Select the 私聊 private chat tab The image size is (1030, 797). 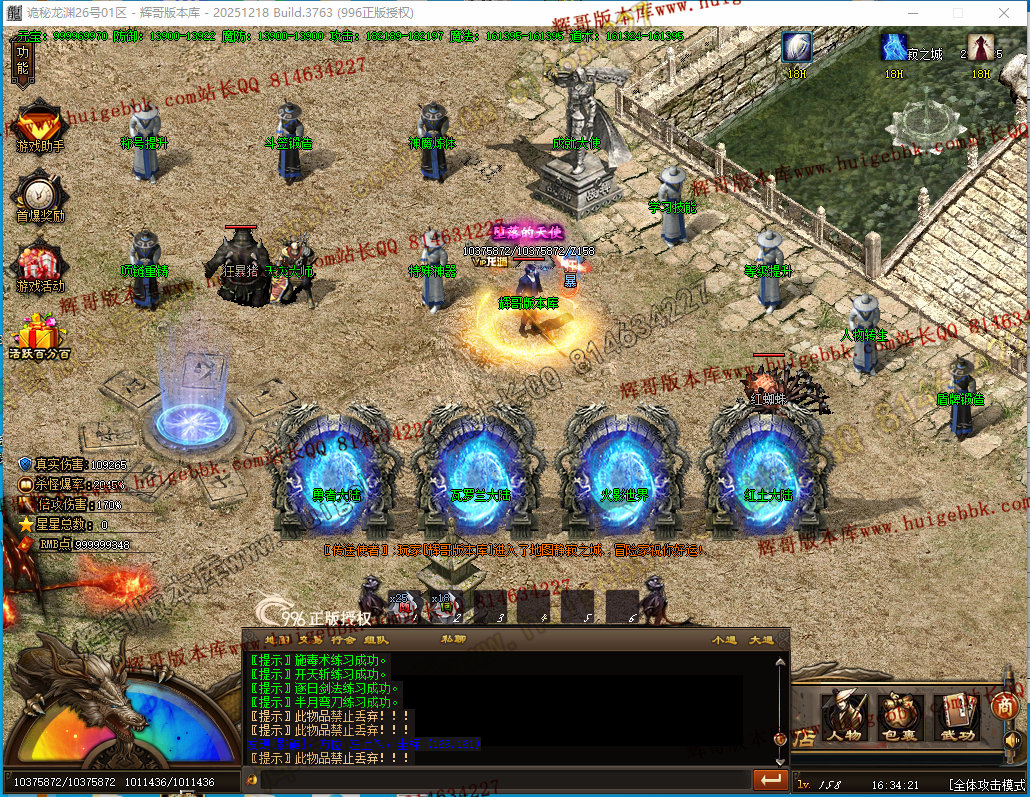click(x=453, y=638)
